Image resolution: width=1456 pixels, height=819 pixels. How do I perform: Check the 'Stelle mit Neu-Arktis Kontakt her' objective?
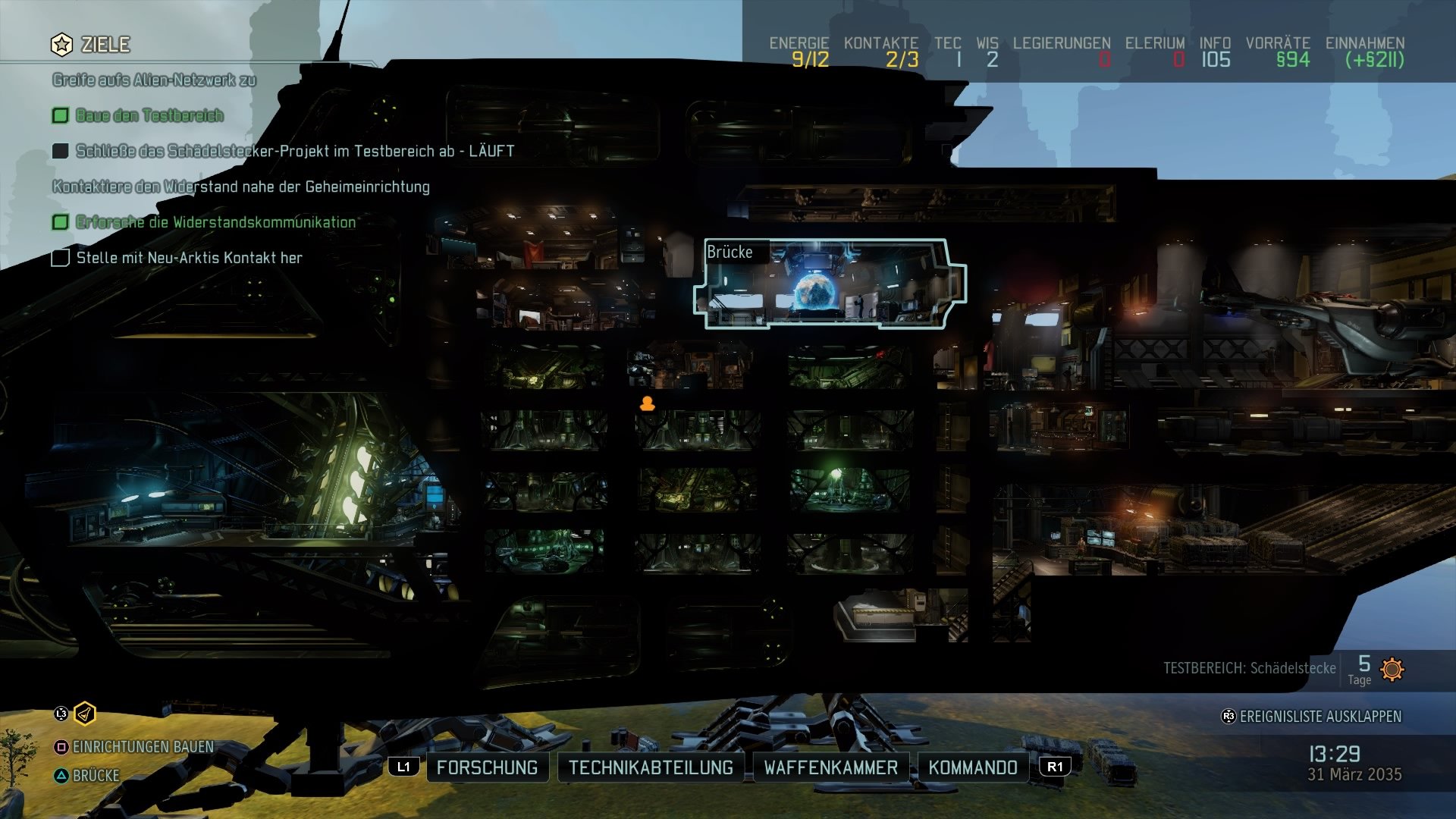tap(59, 259)
